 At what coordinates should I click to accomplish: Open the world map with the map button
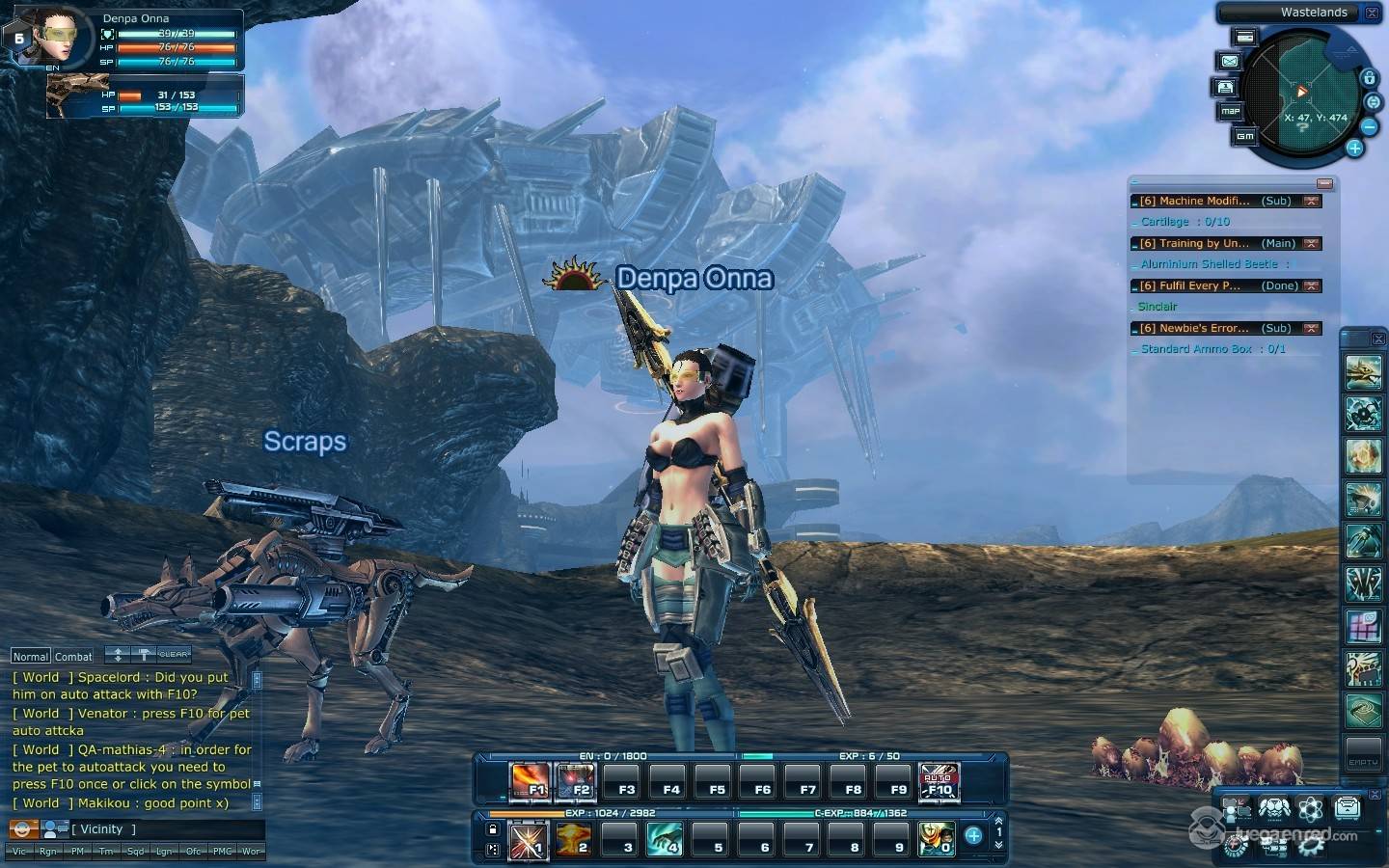[x=1230, y=111]
